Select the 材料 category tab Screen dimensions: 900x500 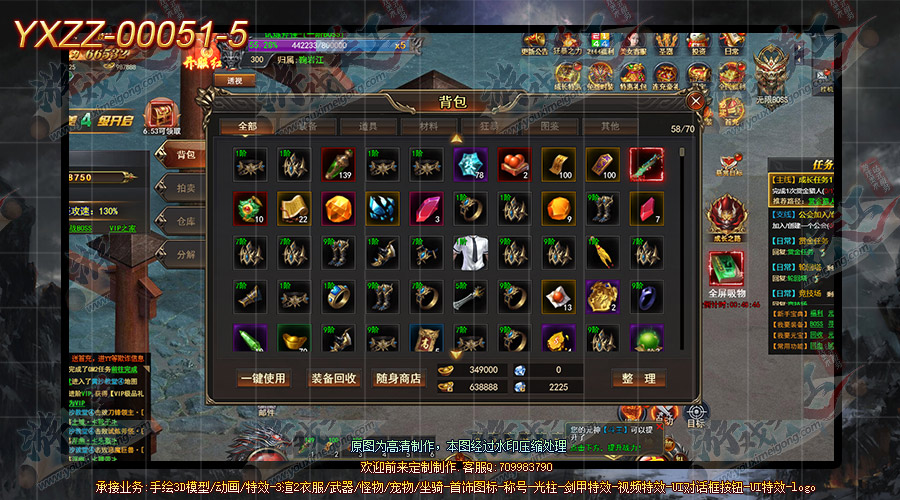428,127
